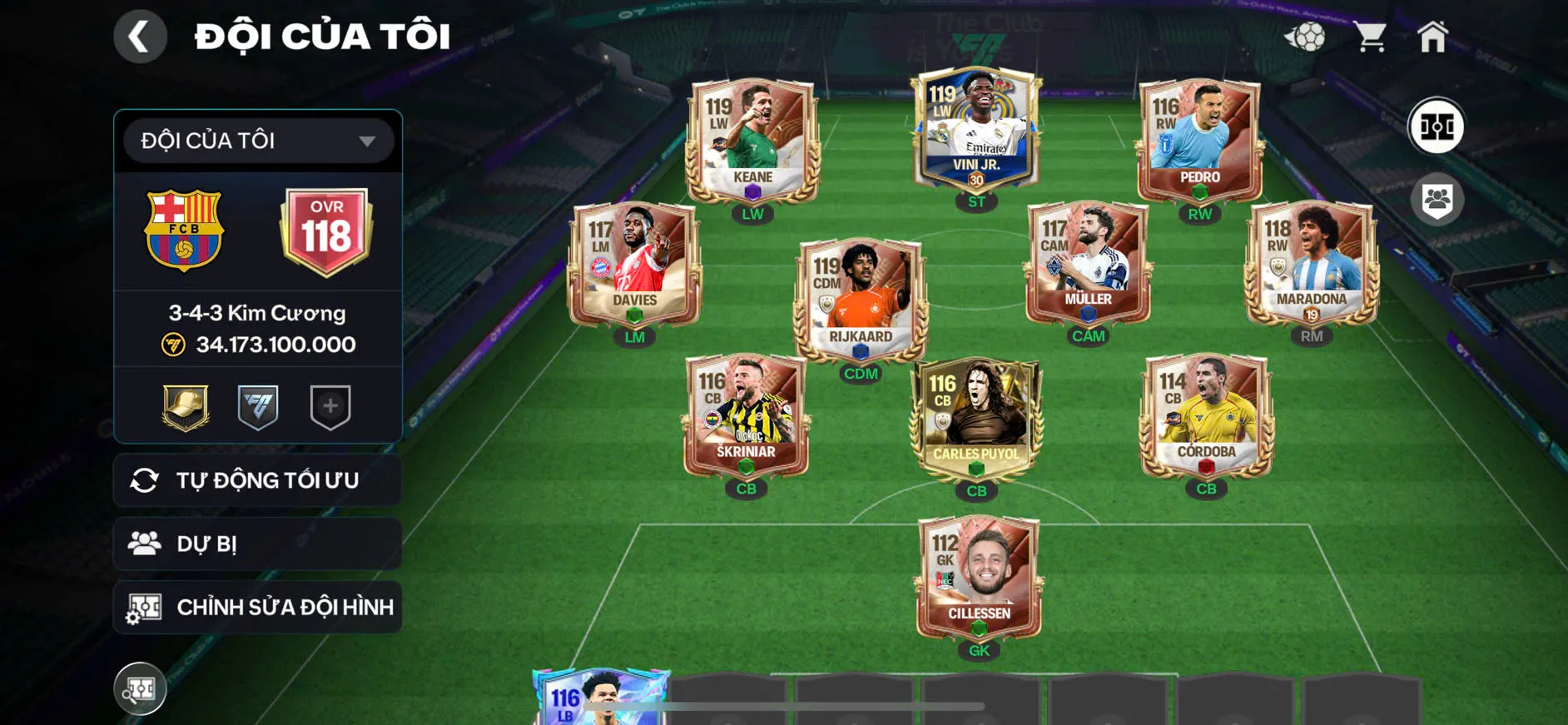This screenshot has width=1568, height=725.
Task: Open the ĐỘI CỦA TÔI team selector dropdown
Action: (256, 140)
